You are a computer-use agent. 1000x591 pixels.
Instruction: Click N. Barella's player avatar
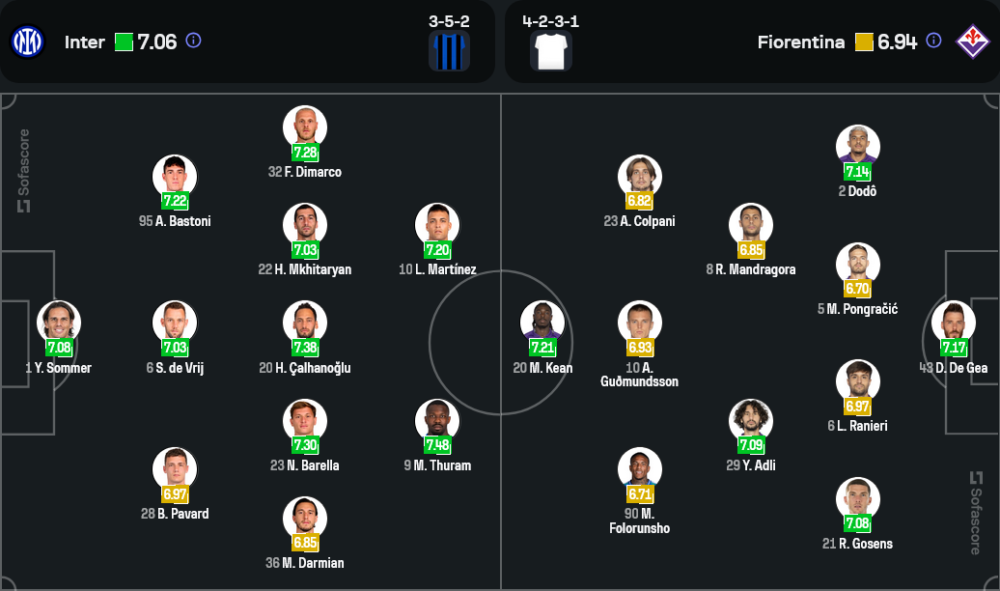pyautogui.click(x=305, y=421)
